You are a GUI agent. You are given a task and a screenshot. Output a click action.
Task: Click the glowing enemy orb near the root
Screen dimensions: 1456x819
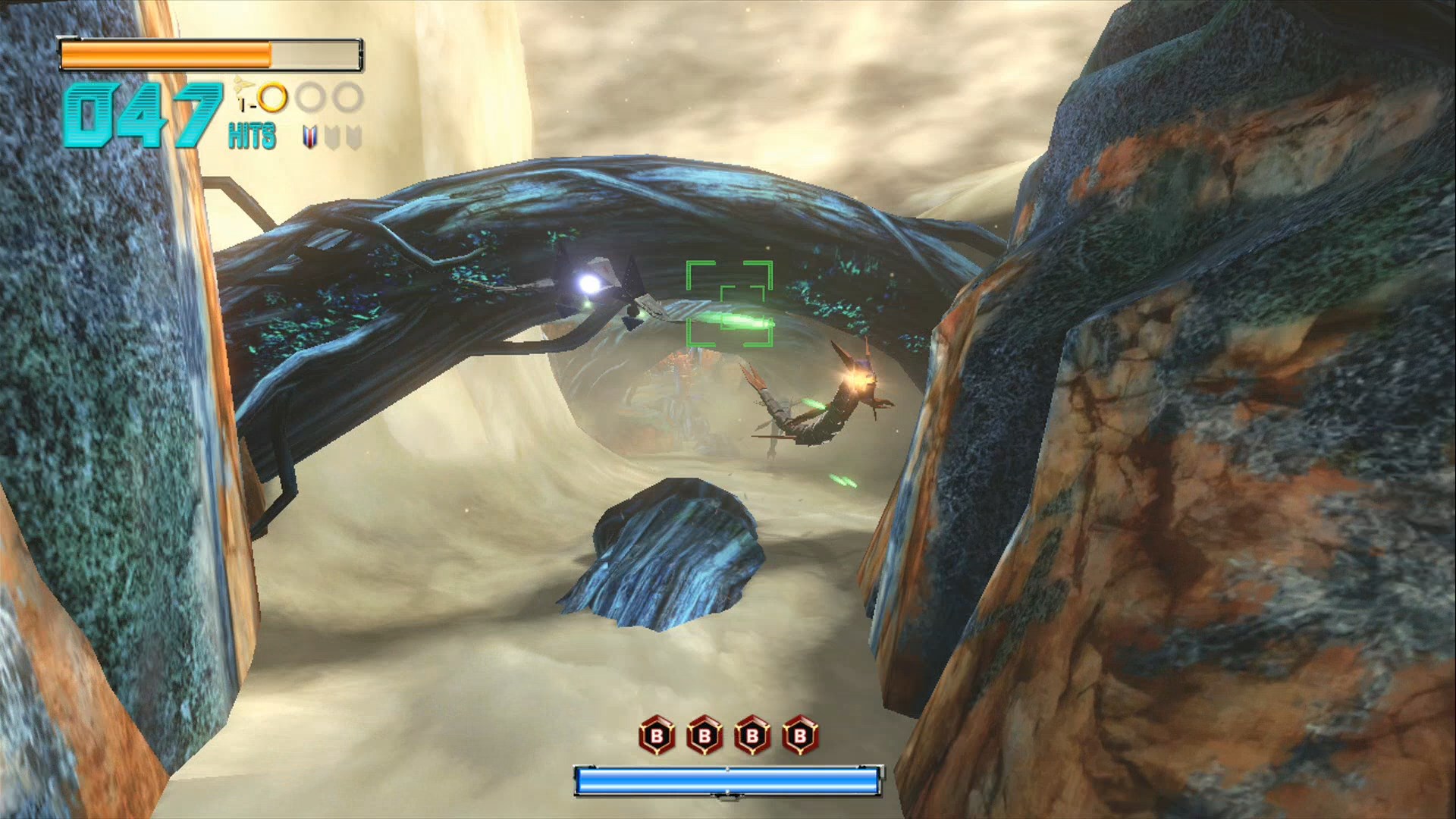click(590, 284)
